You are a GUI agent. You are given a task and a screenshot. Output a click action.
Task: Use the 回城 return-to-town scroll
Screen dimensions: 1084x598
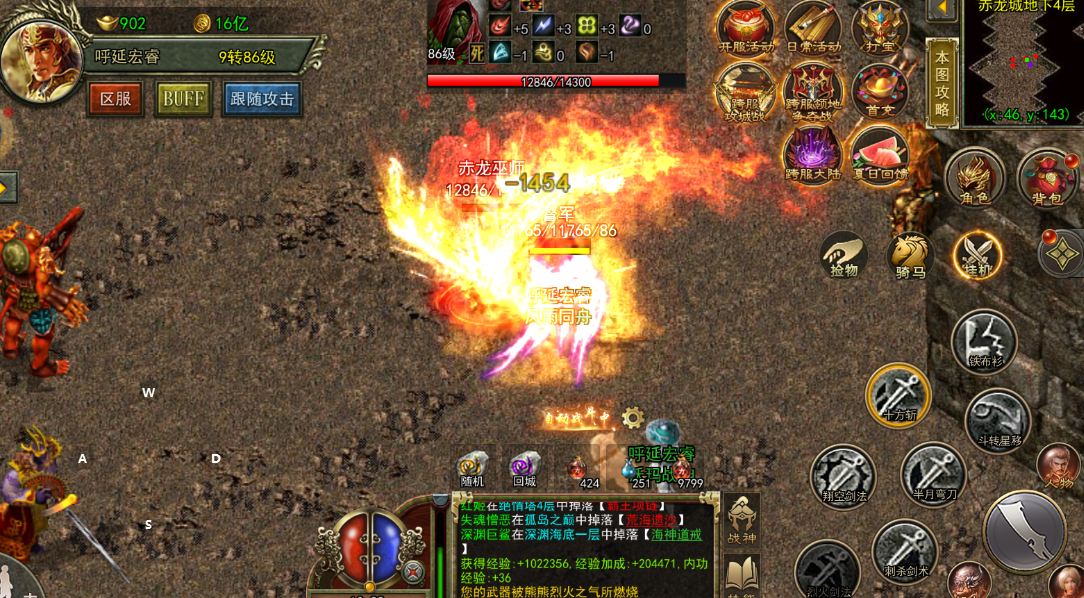pyautogui.click(x=525, y=468)
